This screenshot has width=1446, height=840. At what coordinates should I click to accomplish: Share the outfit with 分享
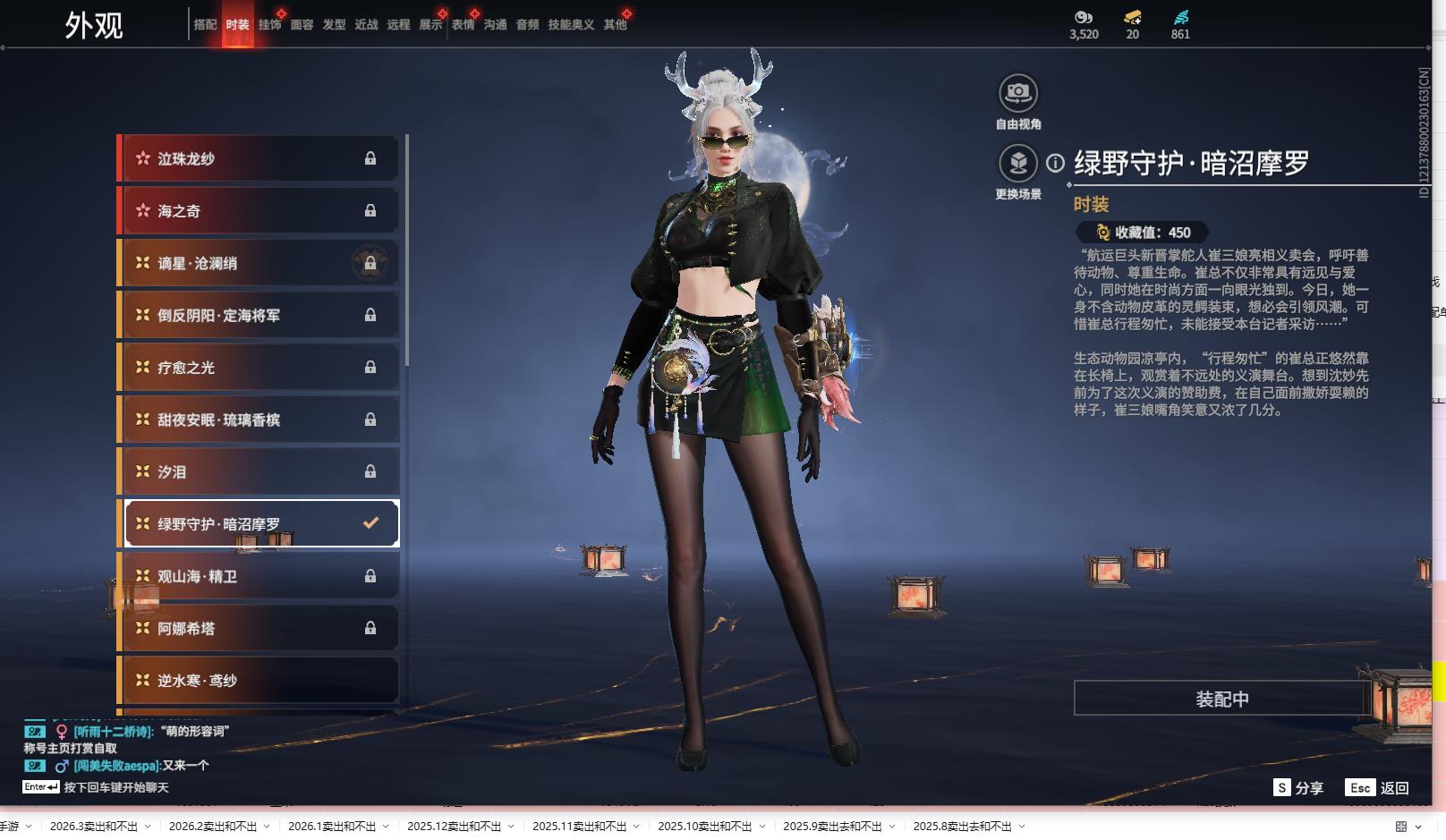[x=1298, y=787]
